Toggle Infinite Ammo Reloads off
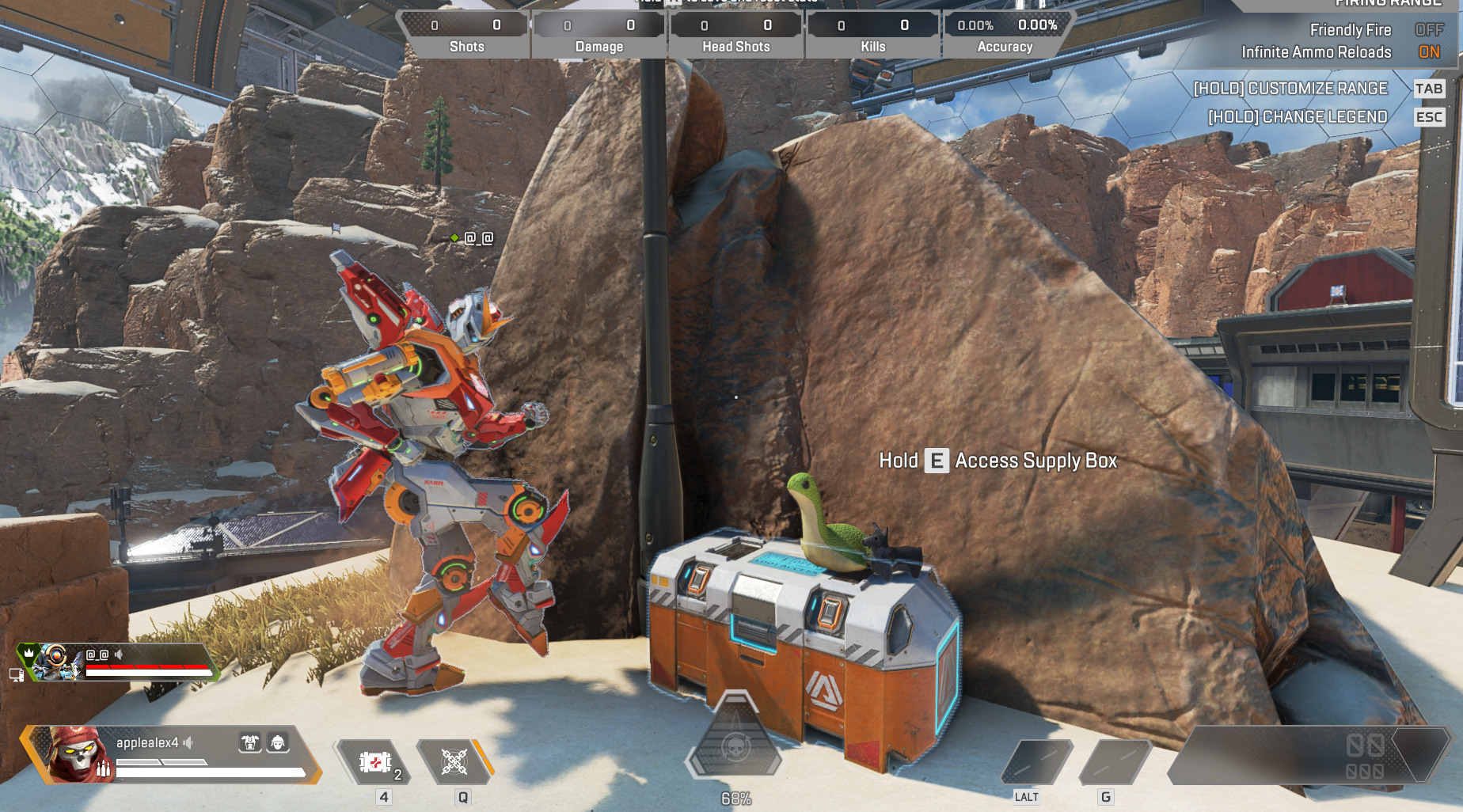Viewport: 1463px width, 812px height. [x=1428, y=52]
